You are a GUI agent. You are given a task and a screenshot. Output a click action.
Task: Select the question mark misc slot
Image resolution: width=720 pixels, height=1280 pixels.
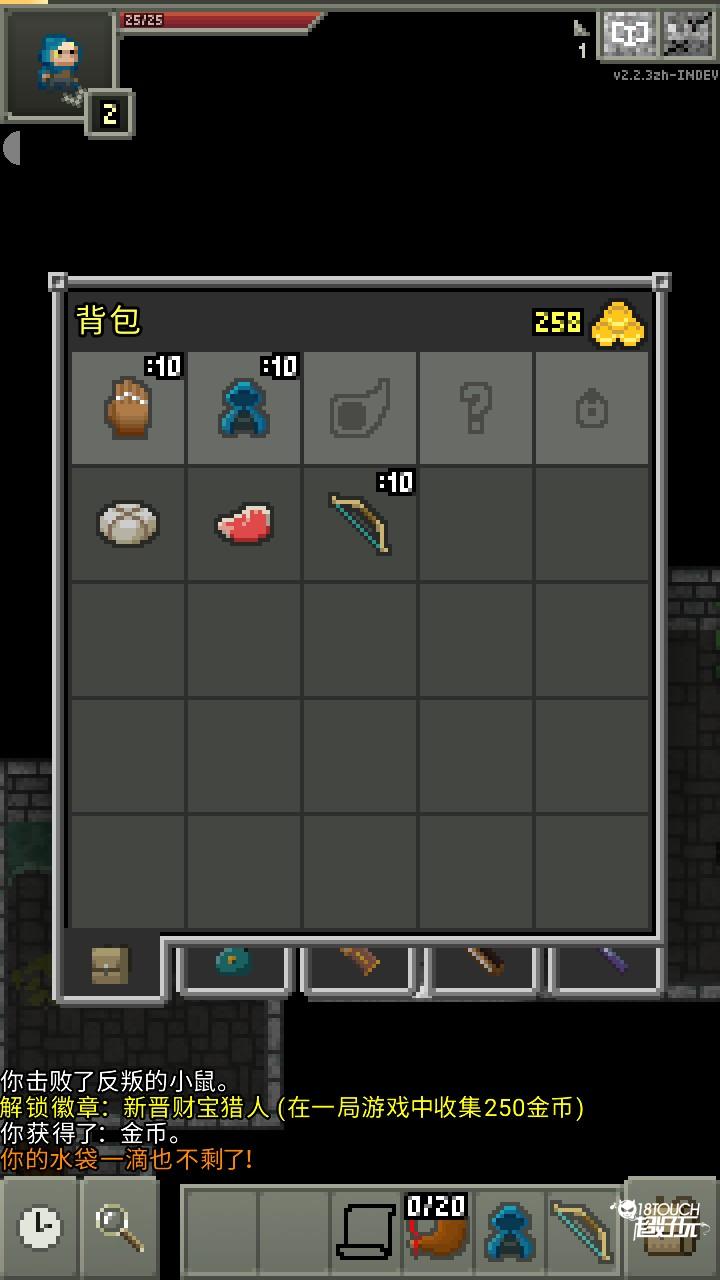point(476,407)
